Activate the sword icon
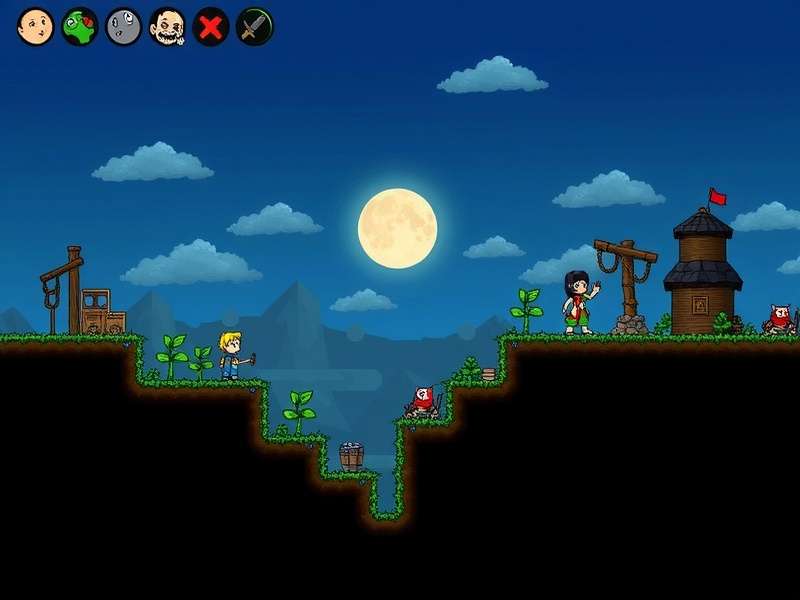The height and width of the screenshot is (600, 800). point(255,27)
